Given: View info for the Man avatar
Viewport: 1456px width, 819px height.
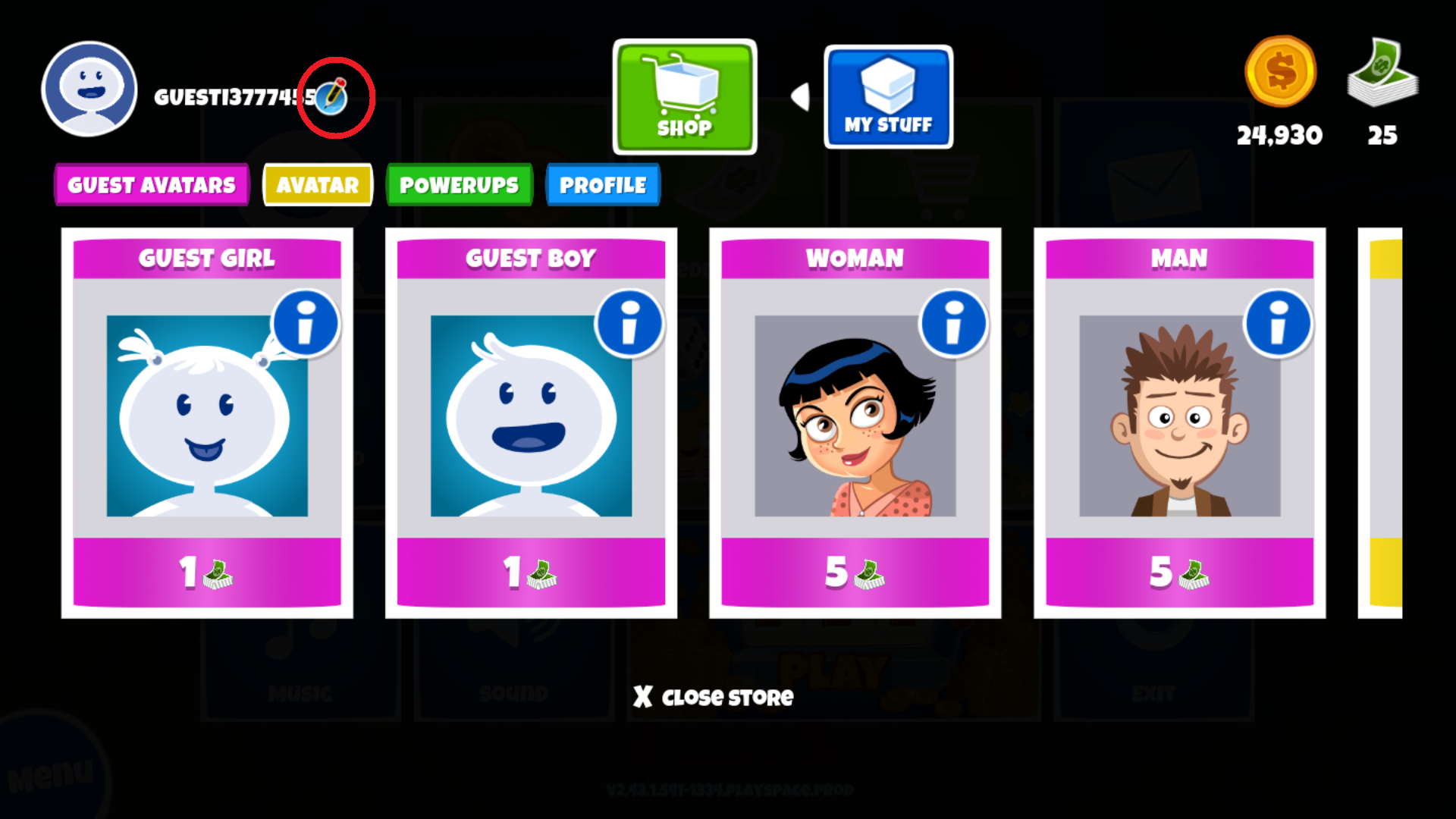Looking at the screenshot, I should [1276, 323].
